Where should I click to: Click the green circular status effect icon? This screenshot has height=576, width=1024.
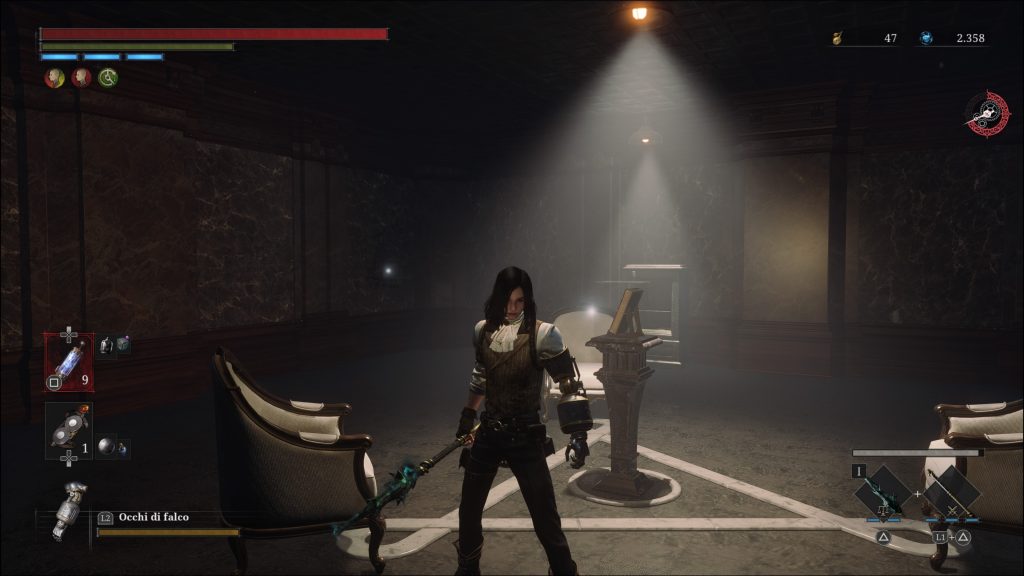pyautogui.click(x=108, y=77)
